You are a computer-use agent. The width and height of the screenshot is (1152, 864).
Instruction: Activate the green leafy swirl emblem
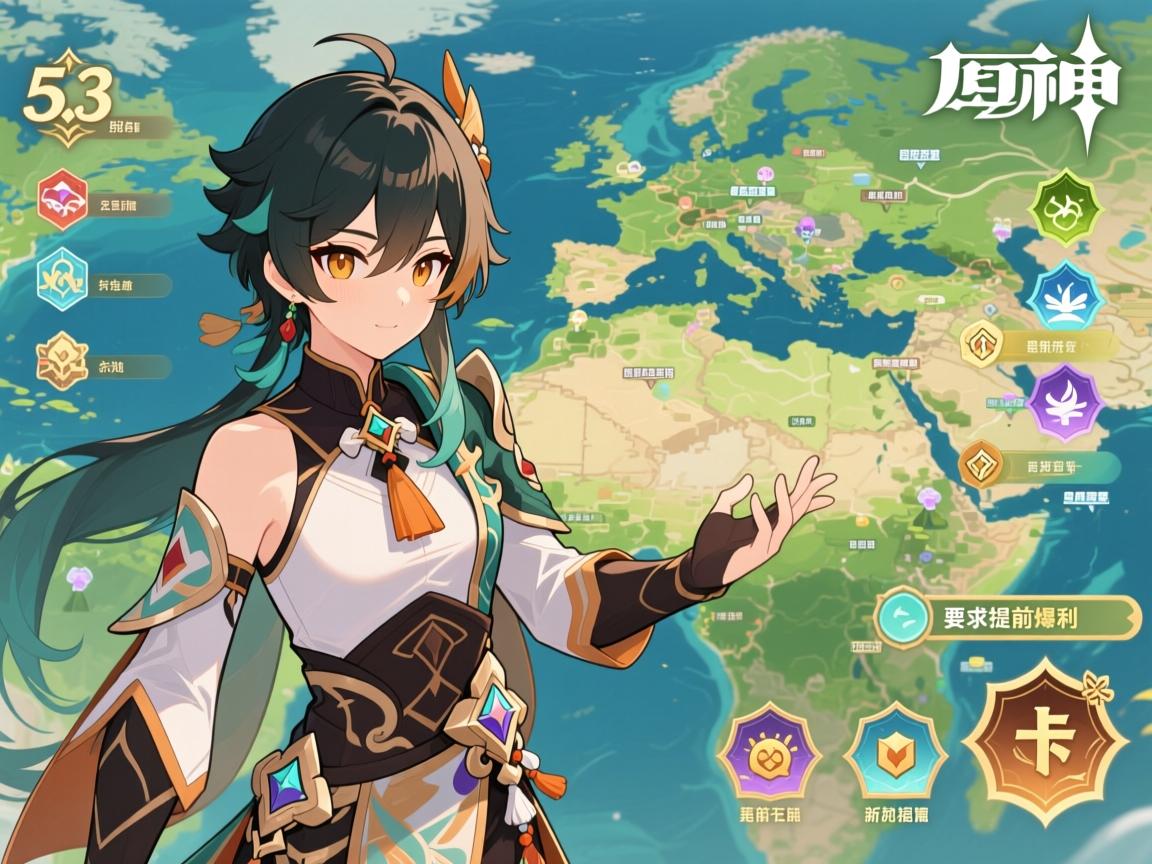tap(1065, 207)
